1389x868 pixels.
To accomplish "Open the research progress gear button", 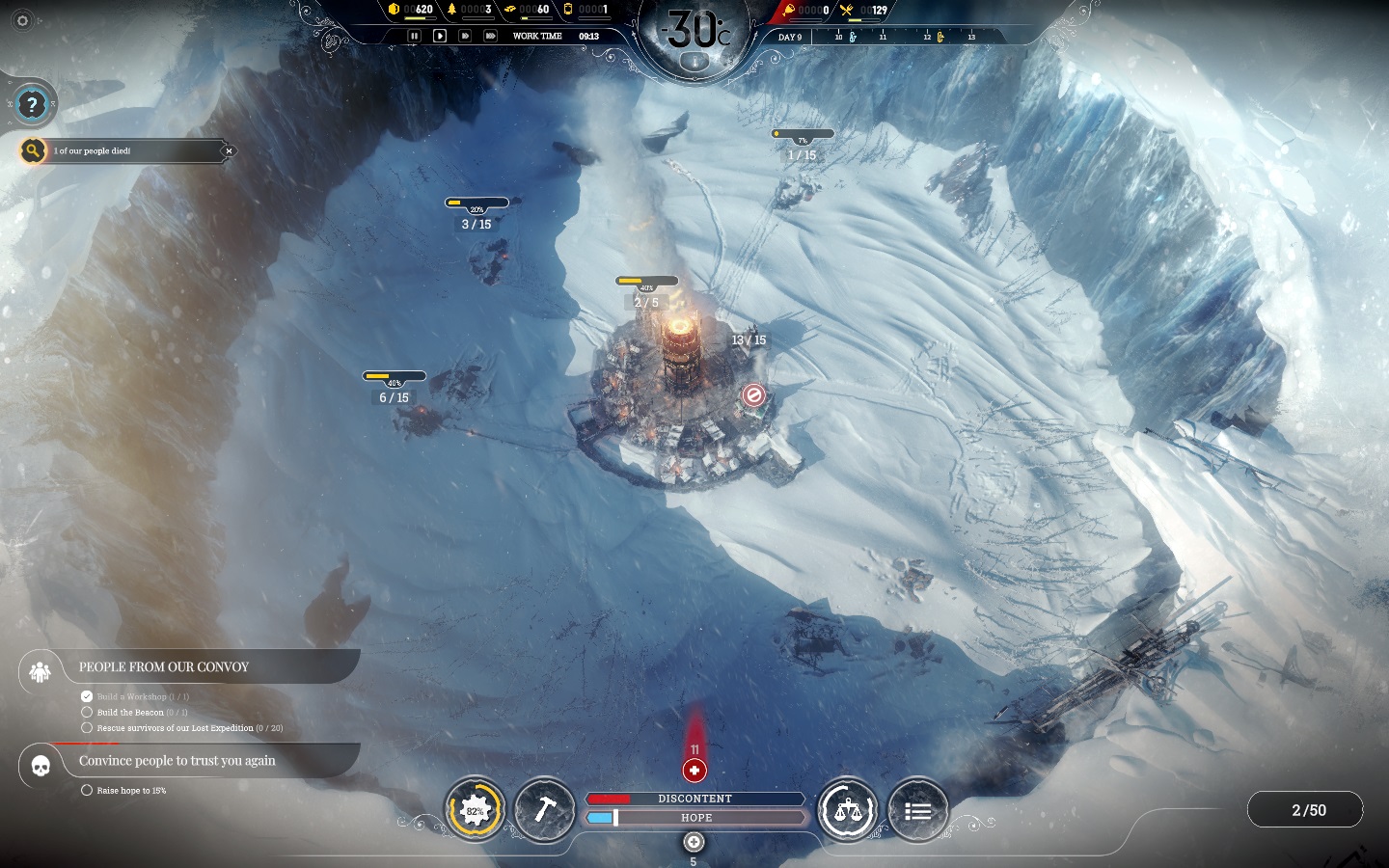I will click(x=475, y=810).
